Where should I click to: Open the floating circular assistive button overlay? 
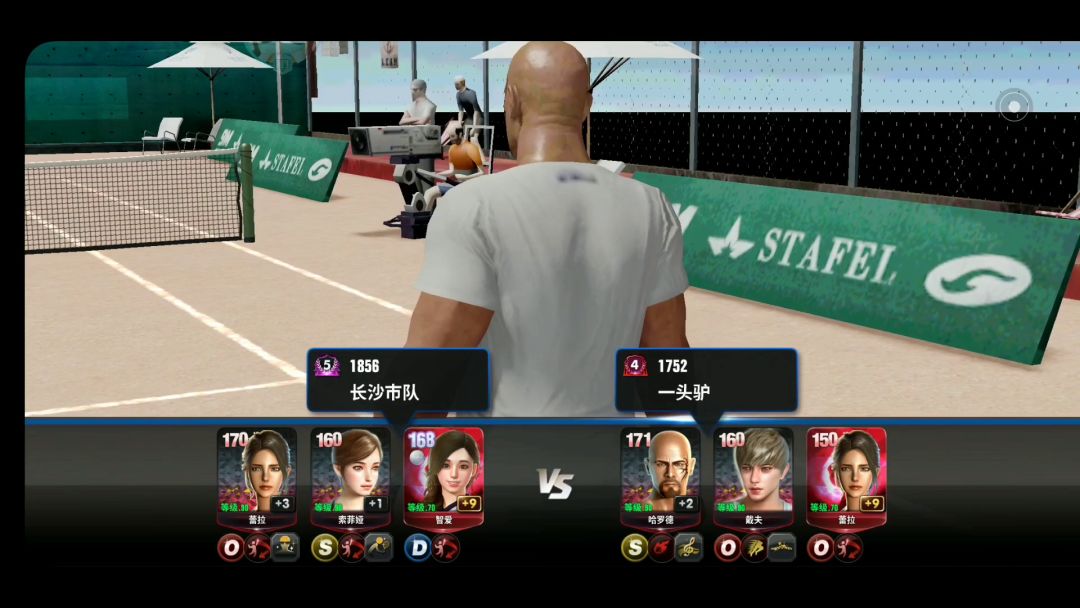(1014, 106)
